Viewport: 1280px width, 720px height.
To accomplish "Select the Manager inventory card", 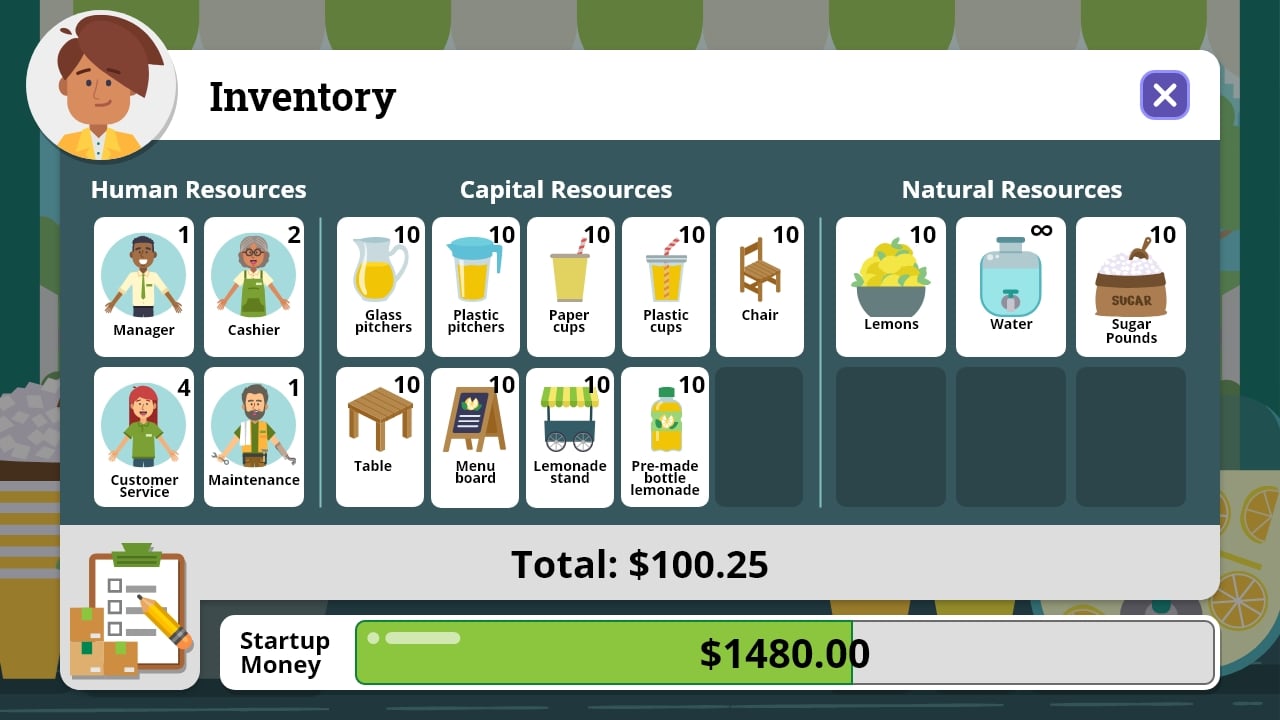I will (143, 287).
